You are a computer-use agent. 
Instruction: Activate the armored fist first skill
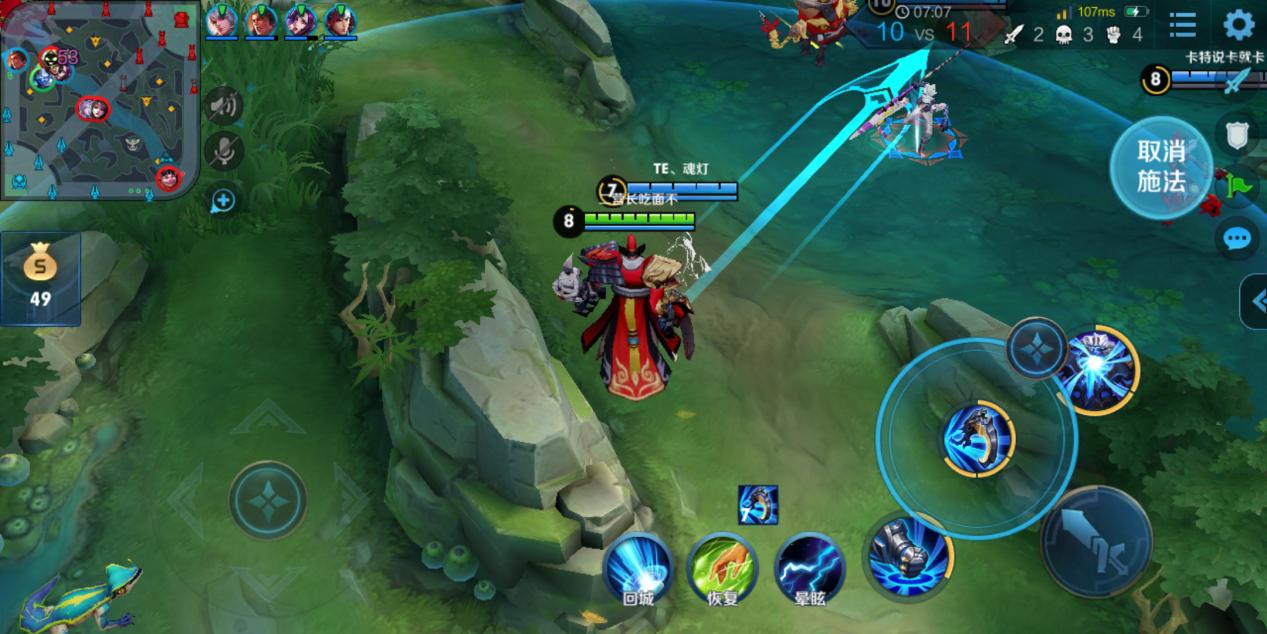(907, 555)
